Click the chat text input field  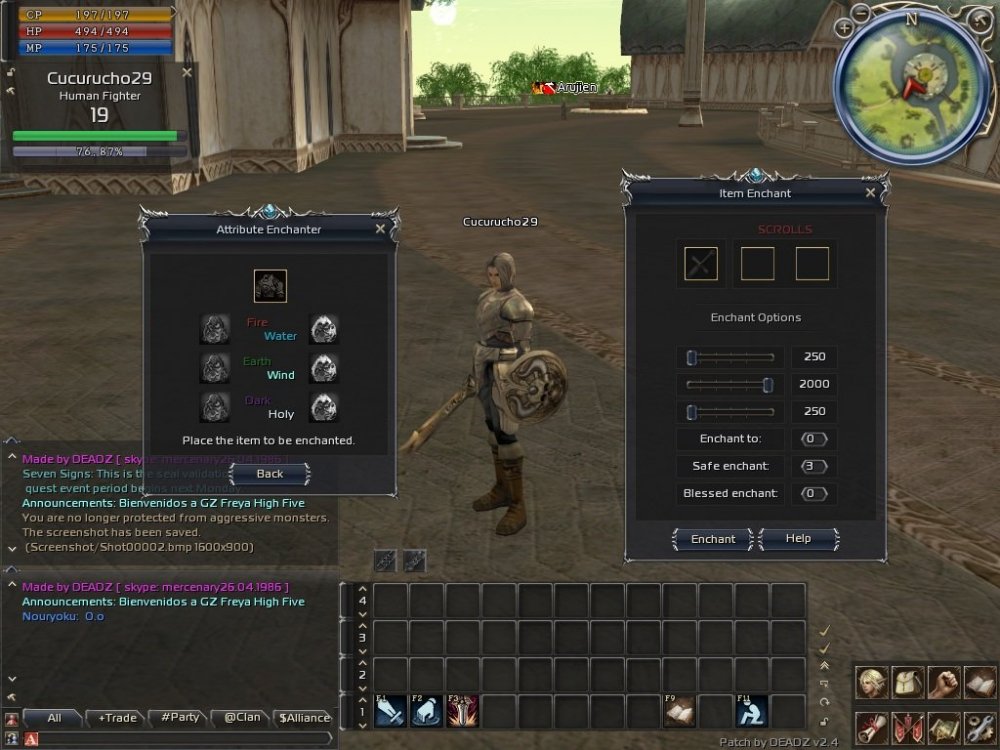(x=180, y=739)
